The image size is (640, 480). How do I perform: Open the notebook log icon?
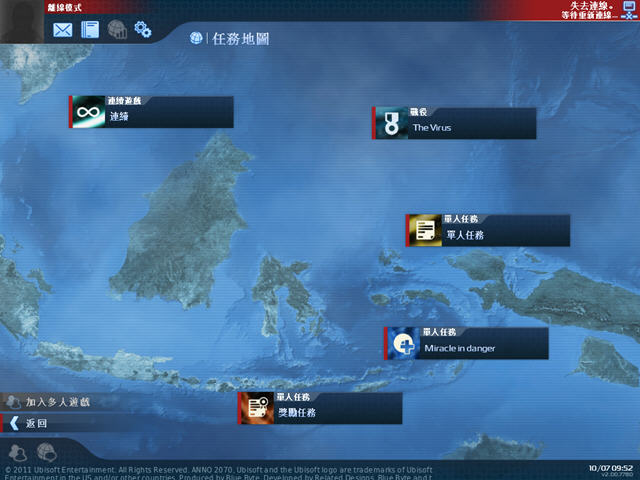91,30
